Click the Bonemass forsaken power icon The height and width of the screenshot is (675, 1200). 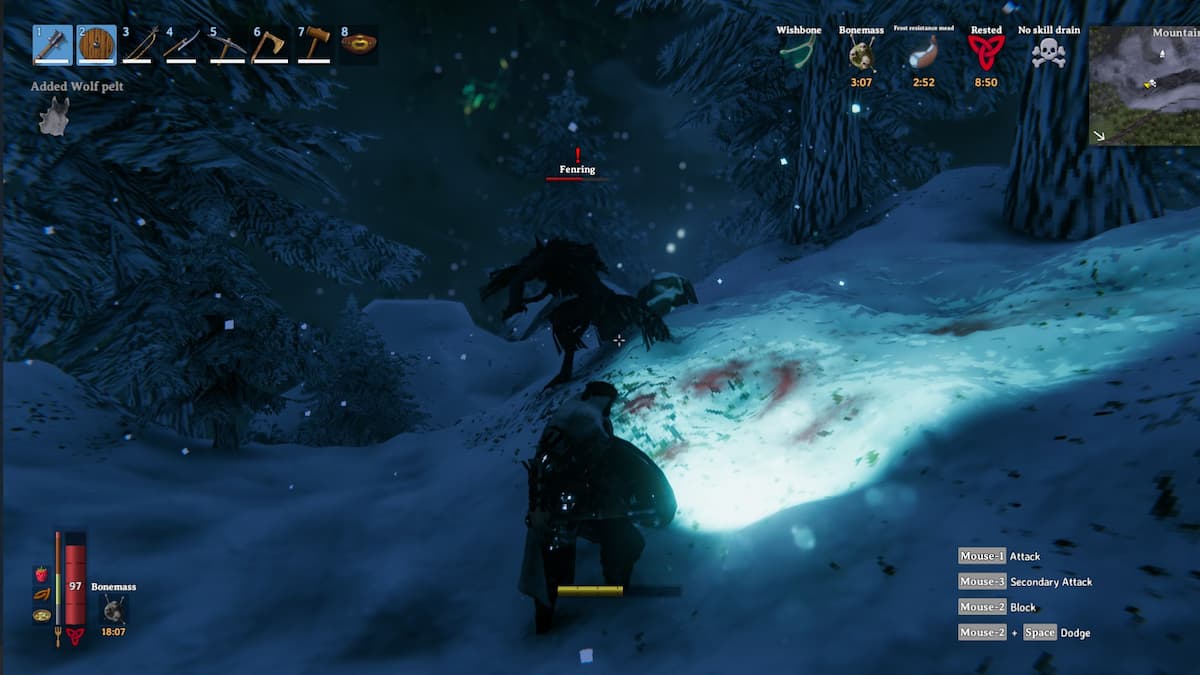click(114, 608)
